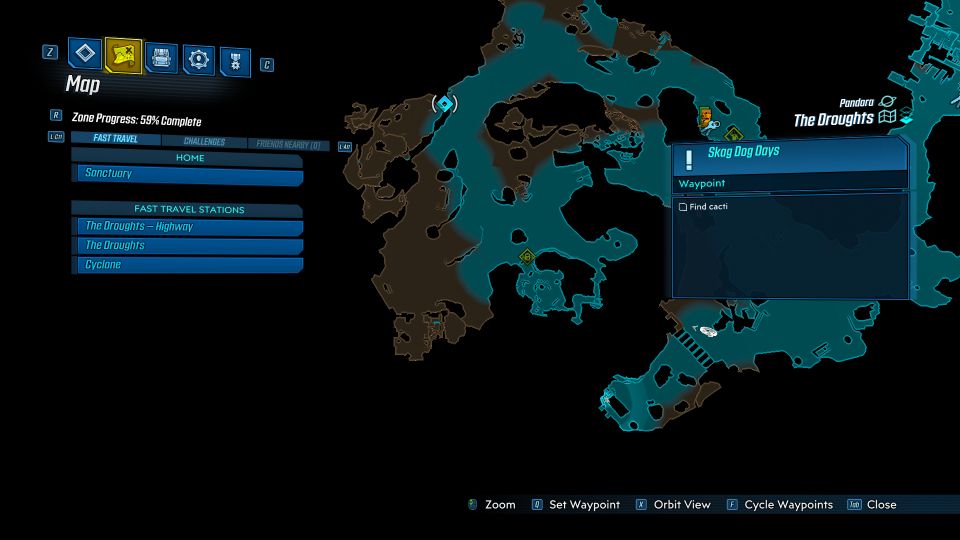Open the Friends Nearby sub-tab

288,145
